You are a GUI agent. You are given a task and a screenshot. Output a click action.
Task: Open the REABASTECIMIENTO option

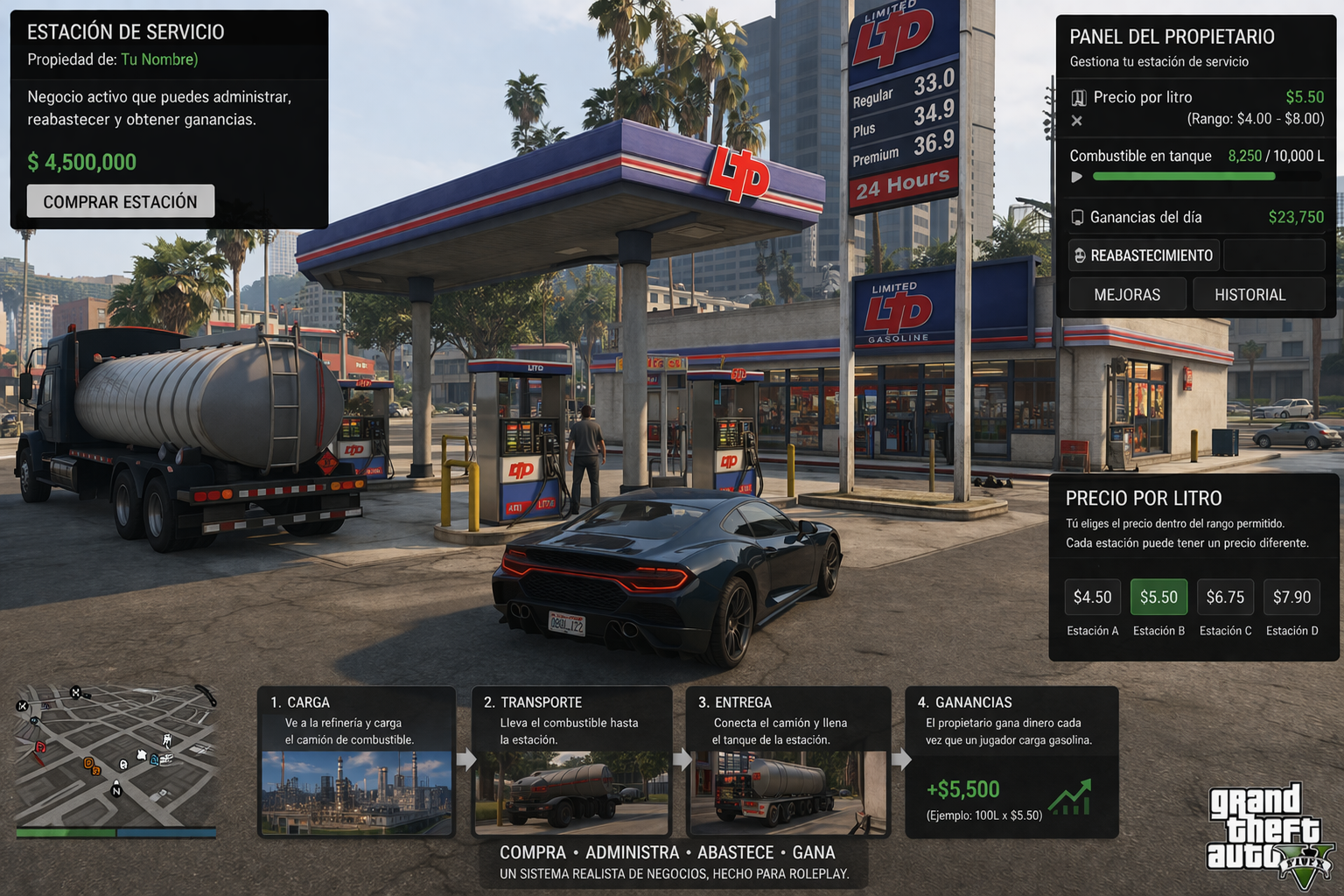point(1144,255)
